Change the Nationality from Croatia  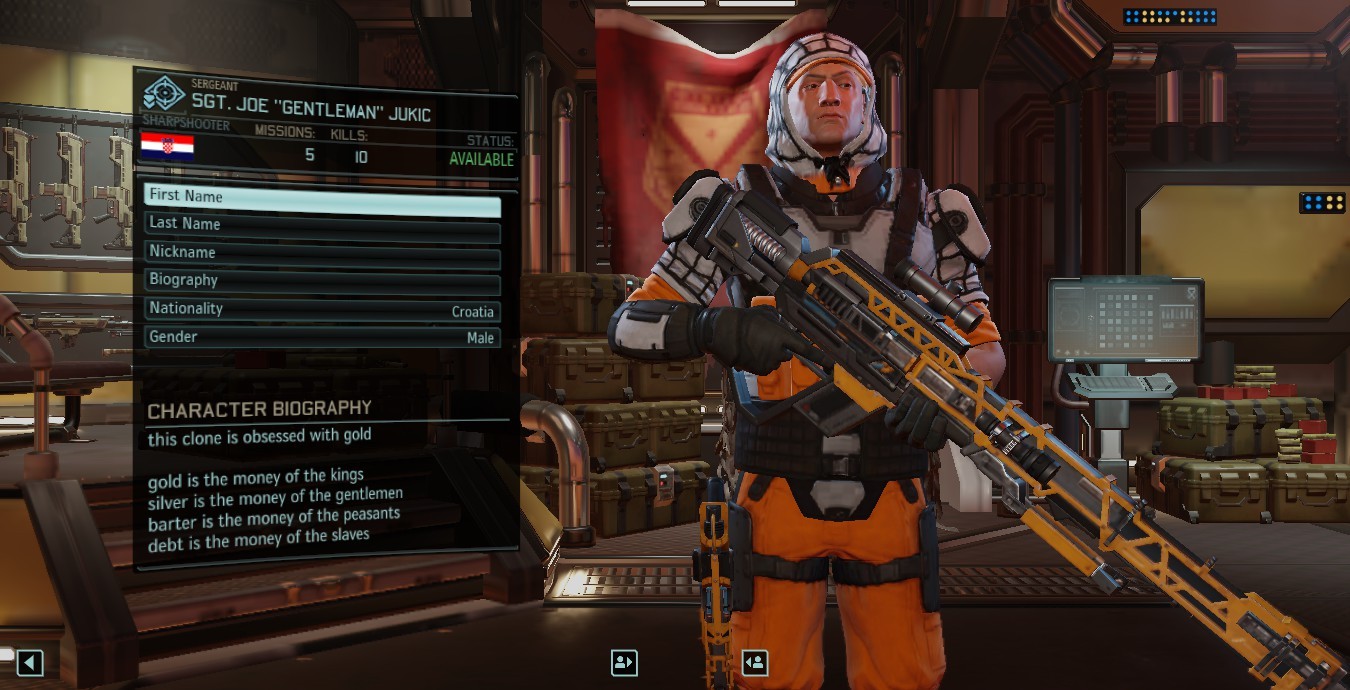point(321,310)
